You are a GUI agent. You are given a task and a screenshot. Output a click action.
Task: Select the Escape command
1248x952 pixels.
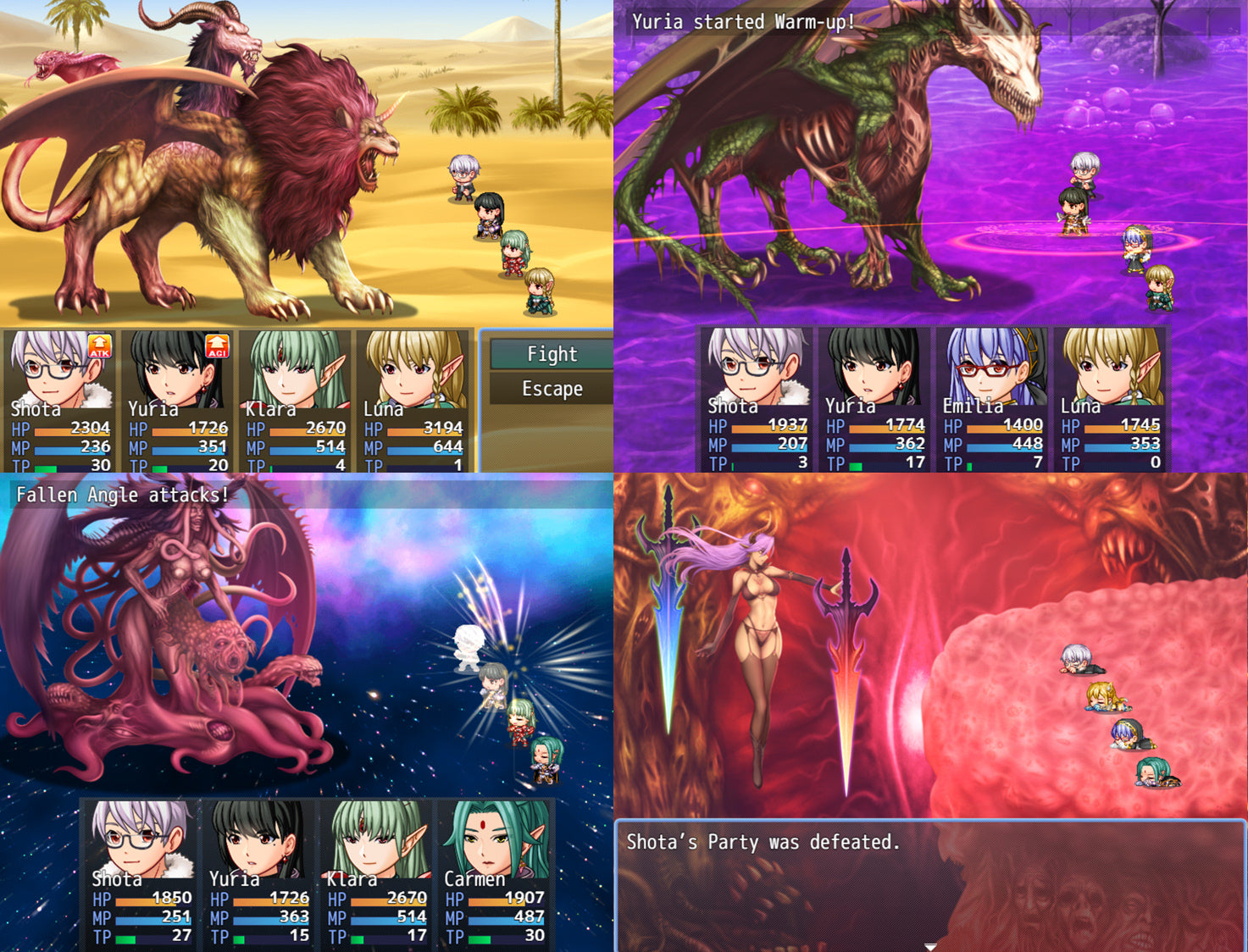point(552,389)
